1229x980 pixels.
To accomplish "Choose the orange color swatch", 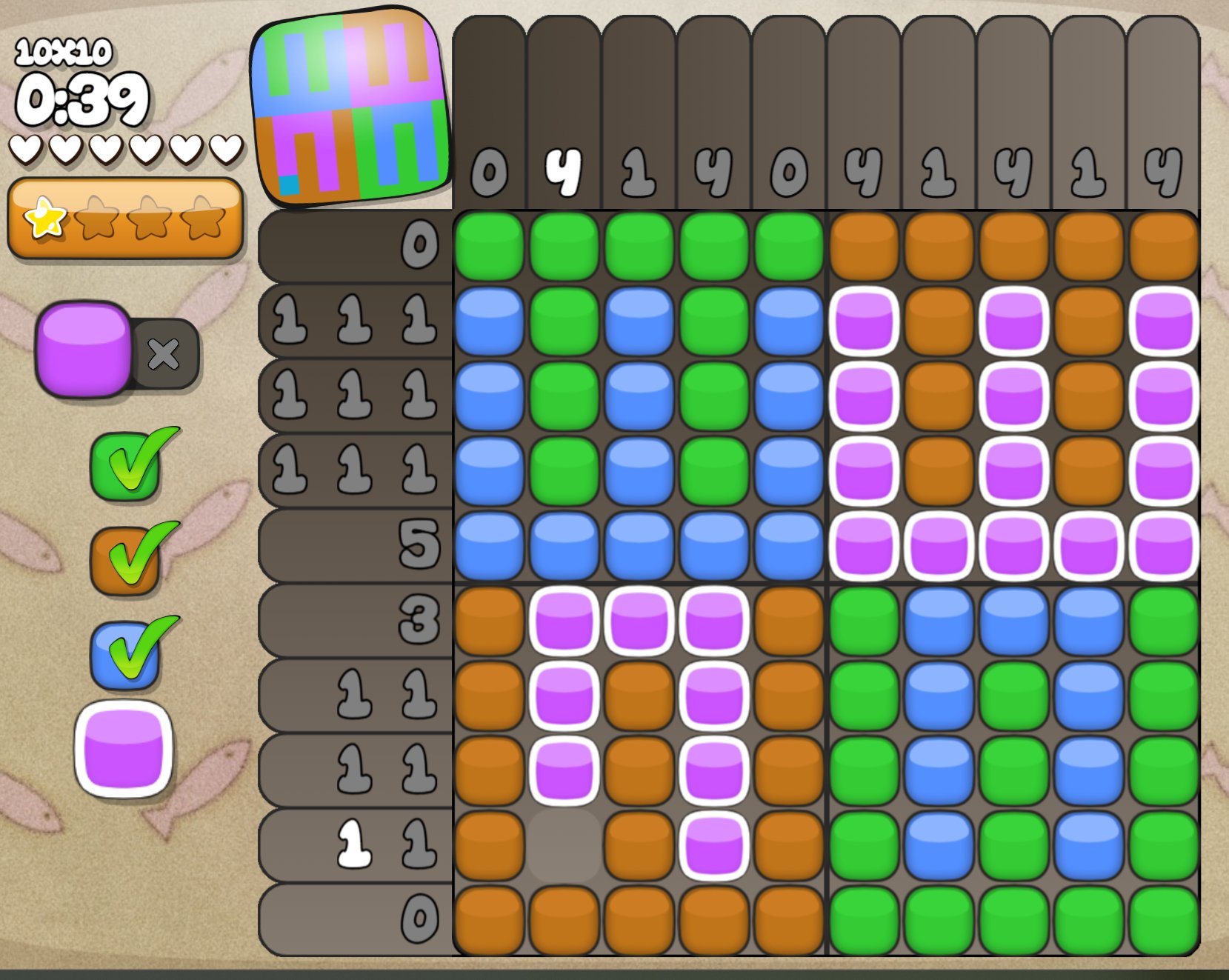I will coord(124,561).
